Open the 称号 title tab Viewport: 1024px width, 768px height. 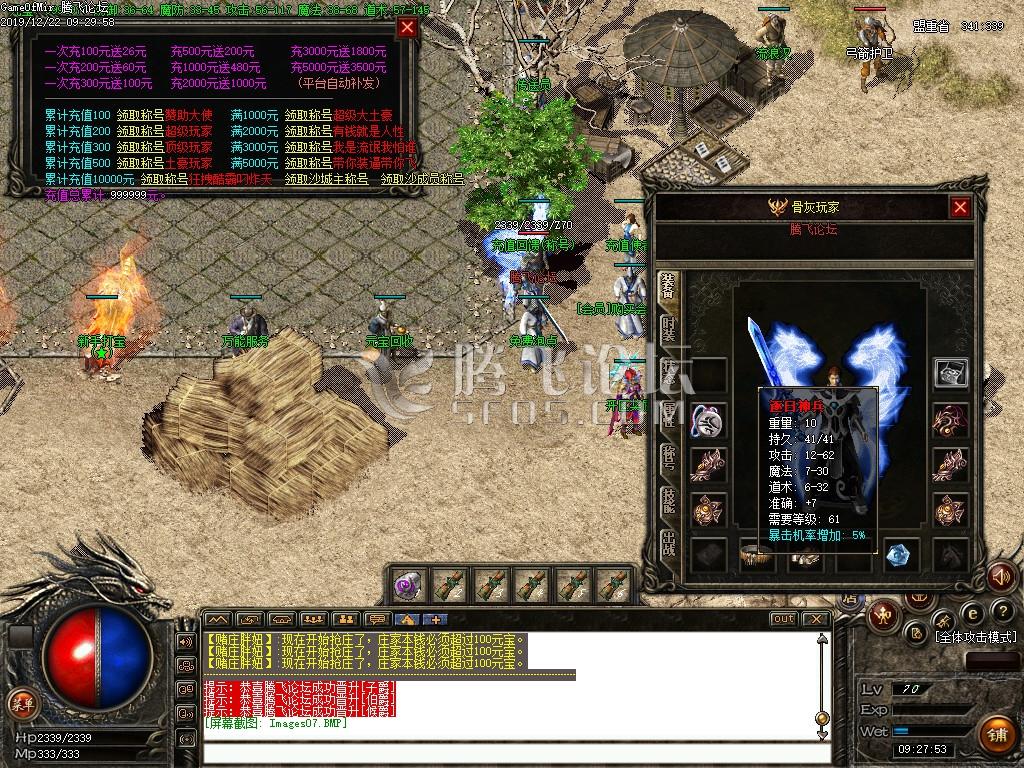(668, 456)
